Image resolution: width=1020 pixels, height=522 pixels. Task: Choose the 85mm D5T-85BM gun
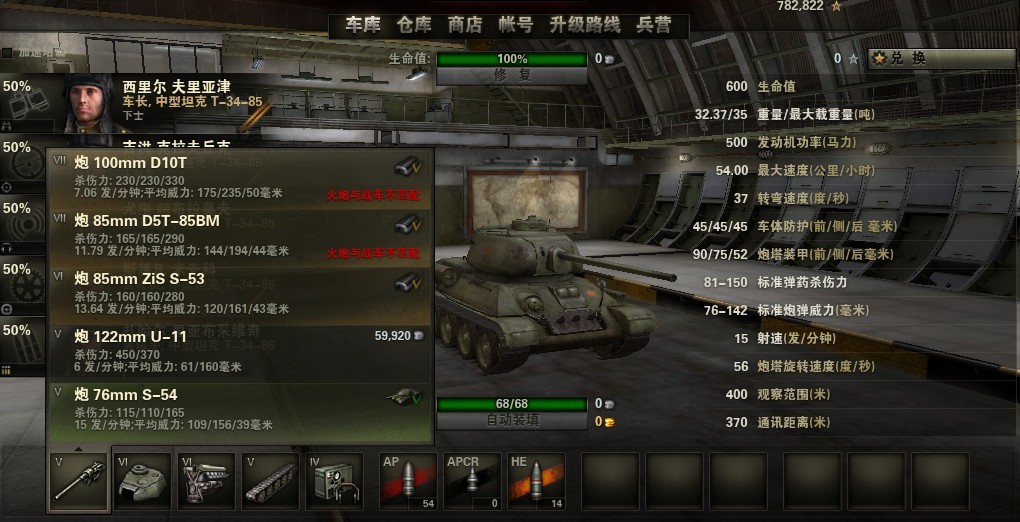click(240, 236)
